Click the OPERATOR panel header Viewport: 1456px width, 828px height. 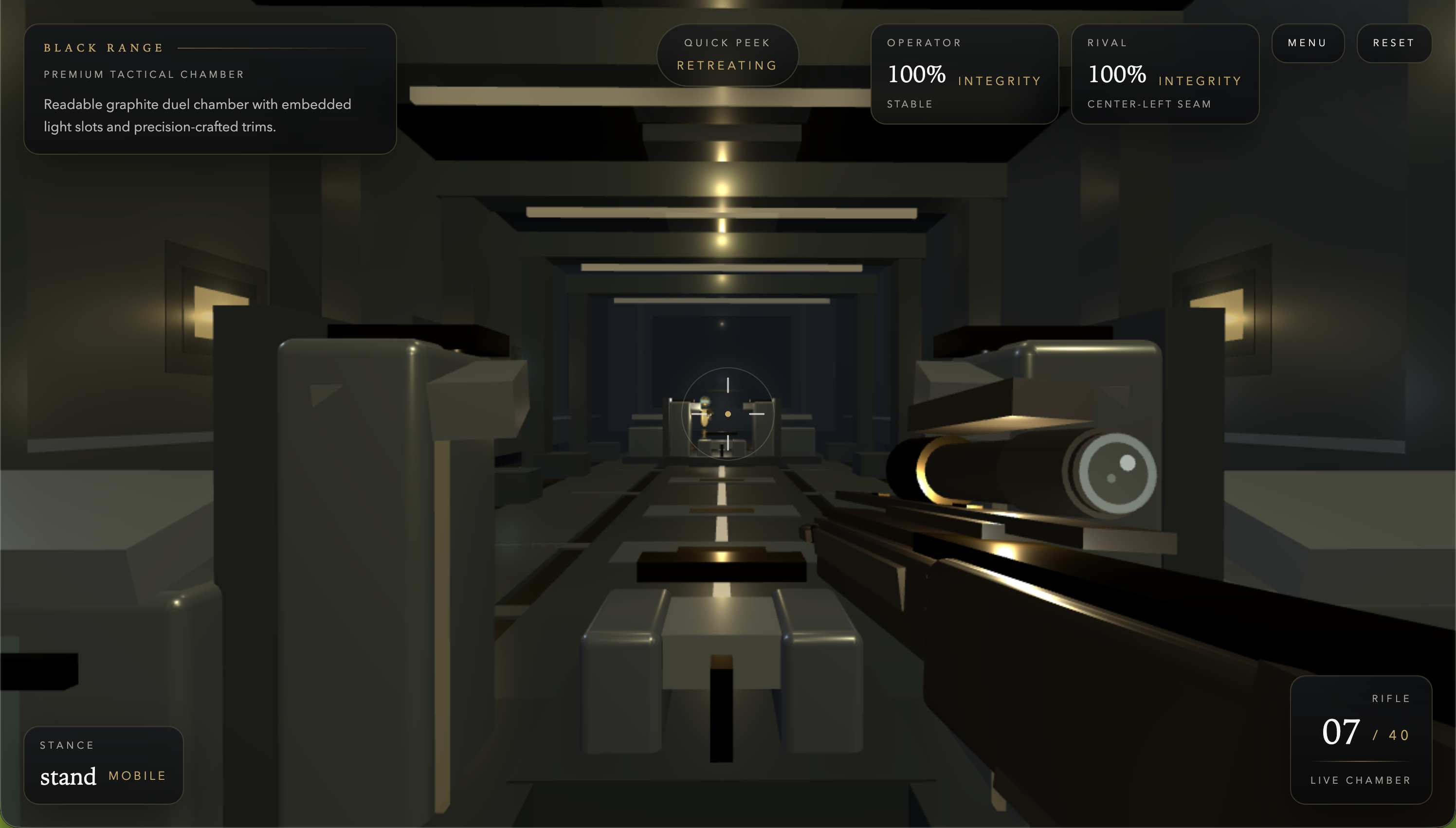pos(924,42)
